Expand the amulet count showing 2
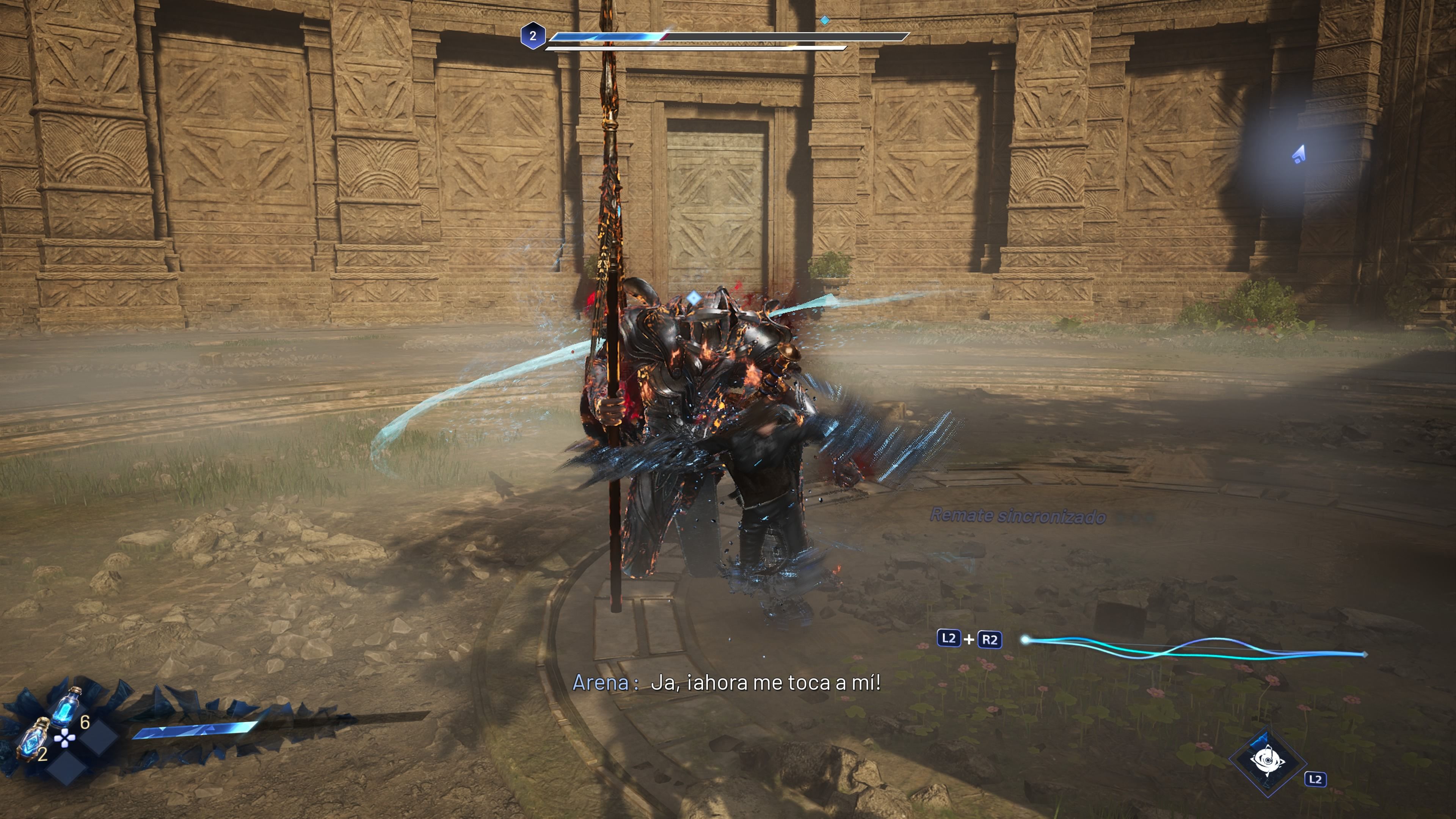 (x=42, y=755)
